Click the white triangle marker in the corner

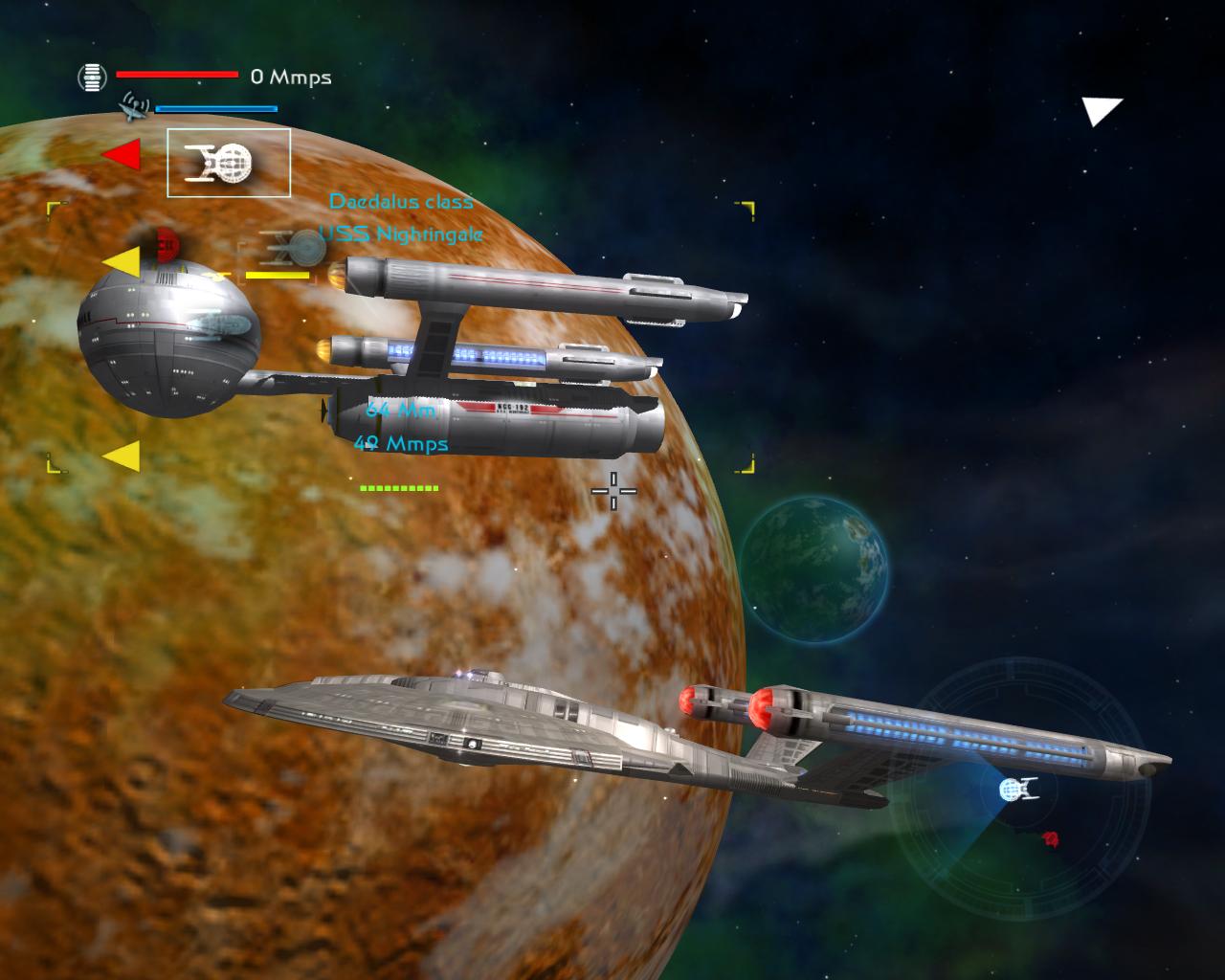[x=1101, y=110]
